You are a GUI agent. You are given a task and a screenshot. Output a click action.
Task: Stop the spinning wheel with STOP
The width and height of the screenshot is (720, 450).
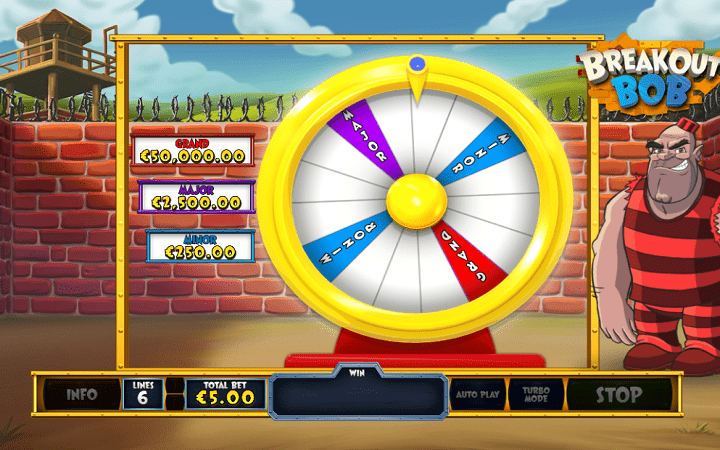click(619, 394)
